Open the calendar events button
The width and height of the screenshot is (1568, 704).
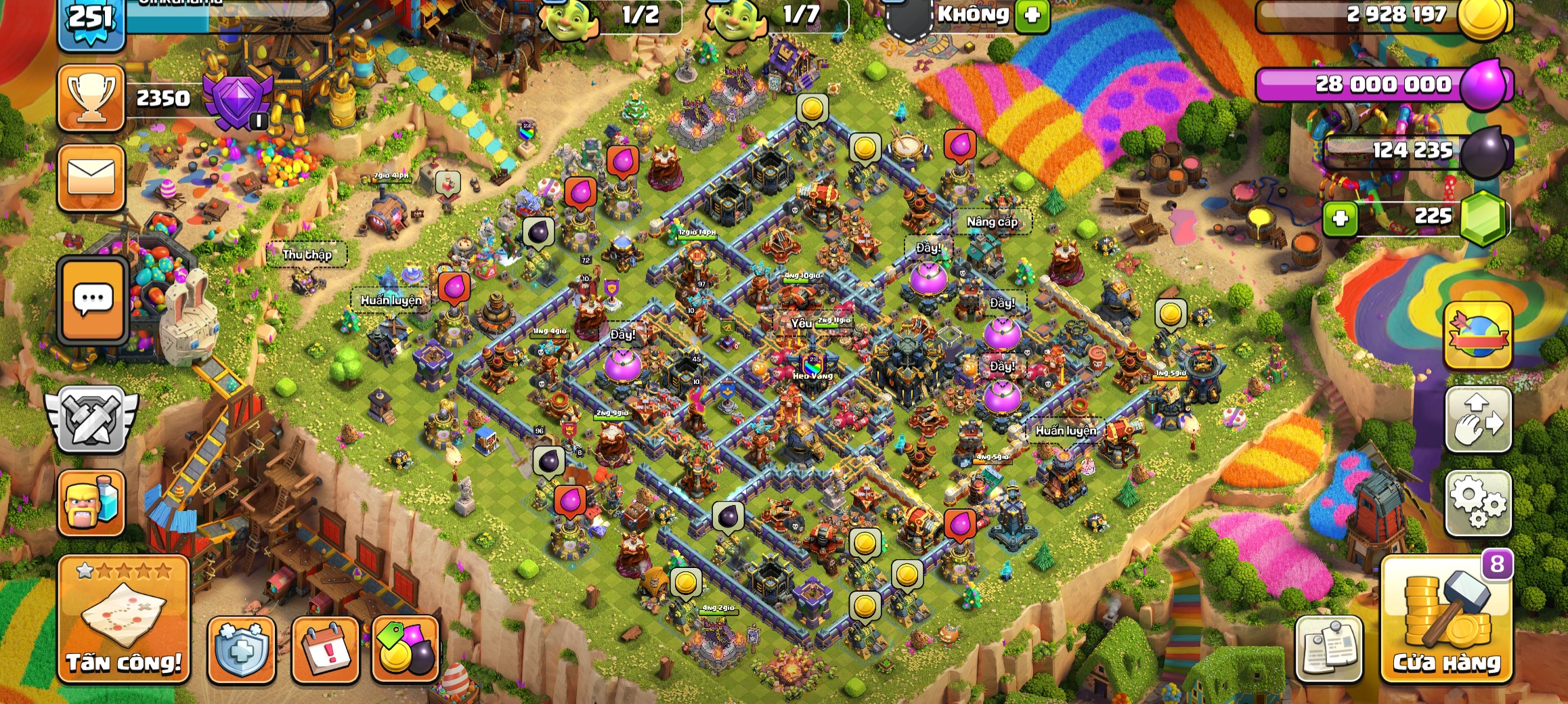(x=325, y=649)
